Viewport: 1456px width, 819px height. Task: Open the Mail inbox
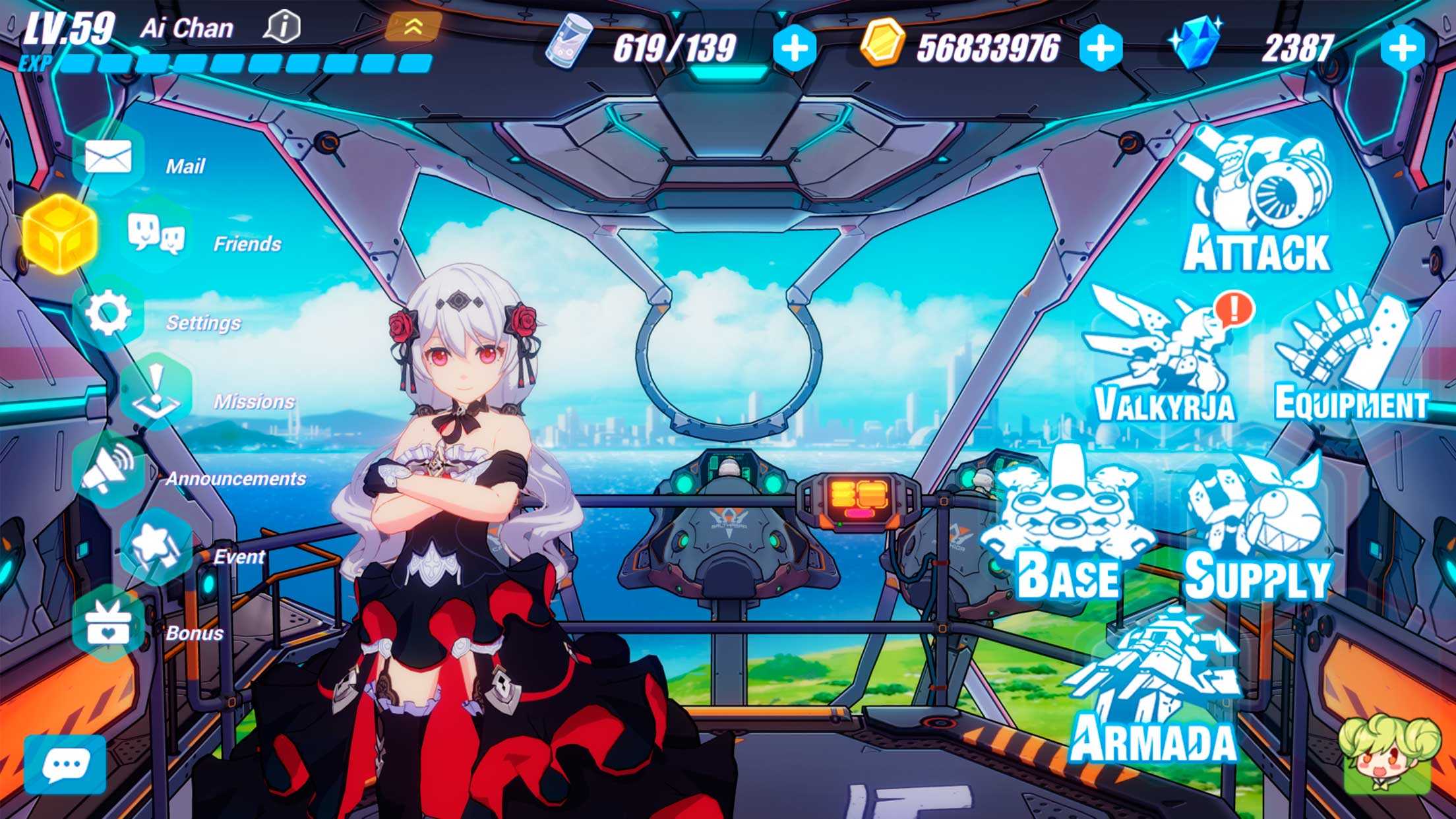[x=108, y=159]
